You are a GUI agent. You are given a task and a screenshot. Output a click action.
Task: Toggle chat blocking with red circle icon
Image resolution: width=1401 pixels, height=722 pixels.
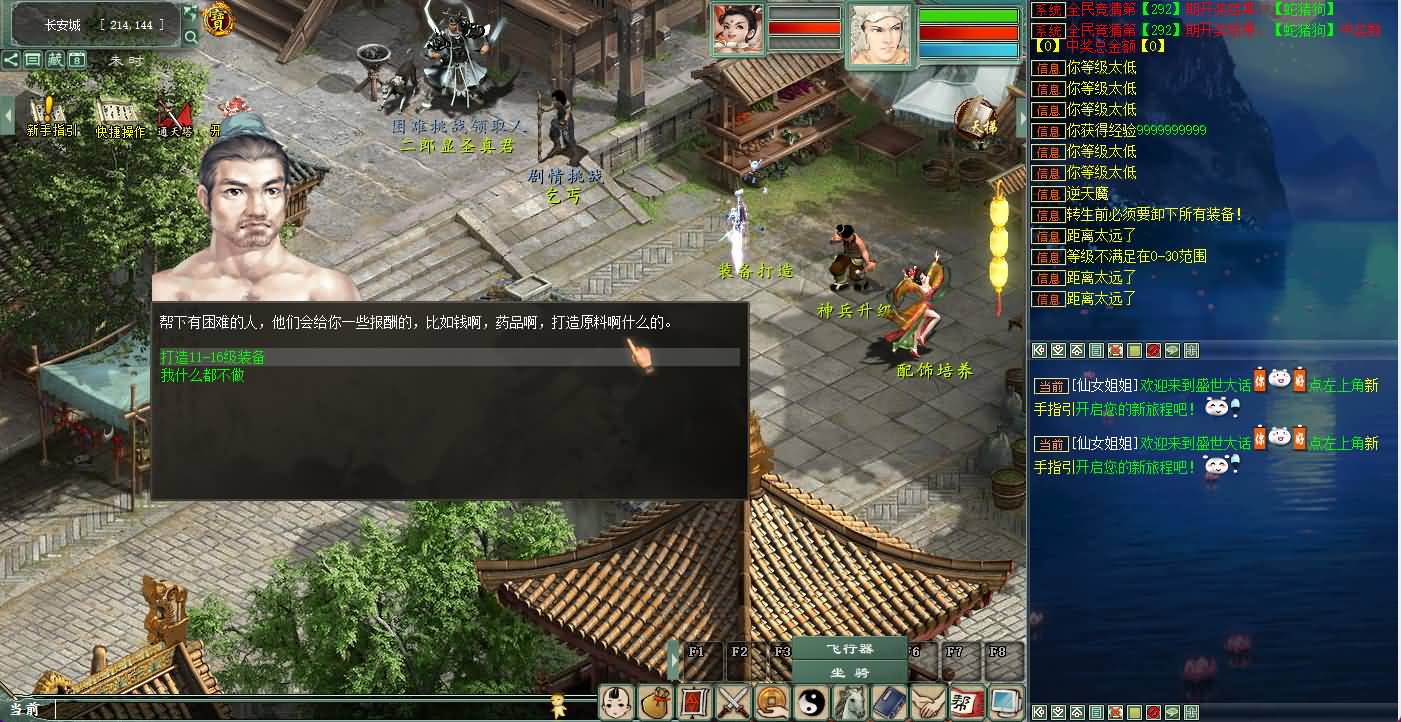(x=1152, y=350)
